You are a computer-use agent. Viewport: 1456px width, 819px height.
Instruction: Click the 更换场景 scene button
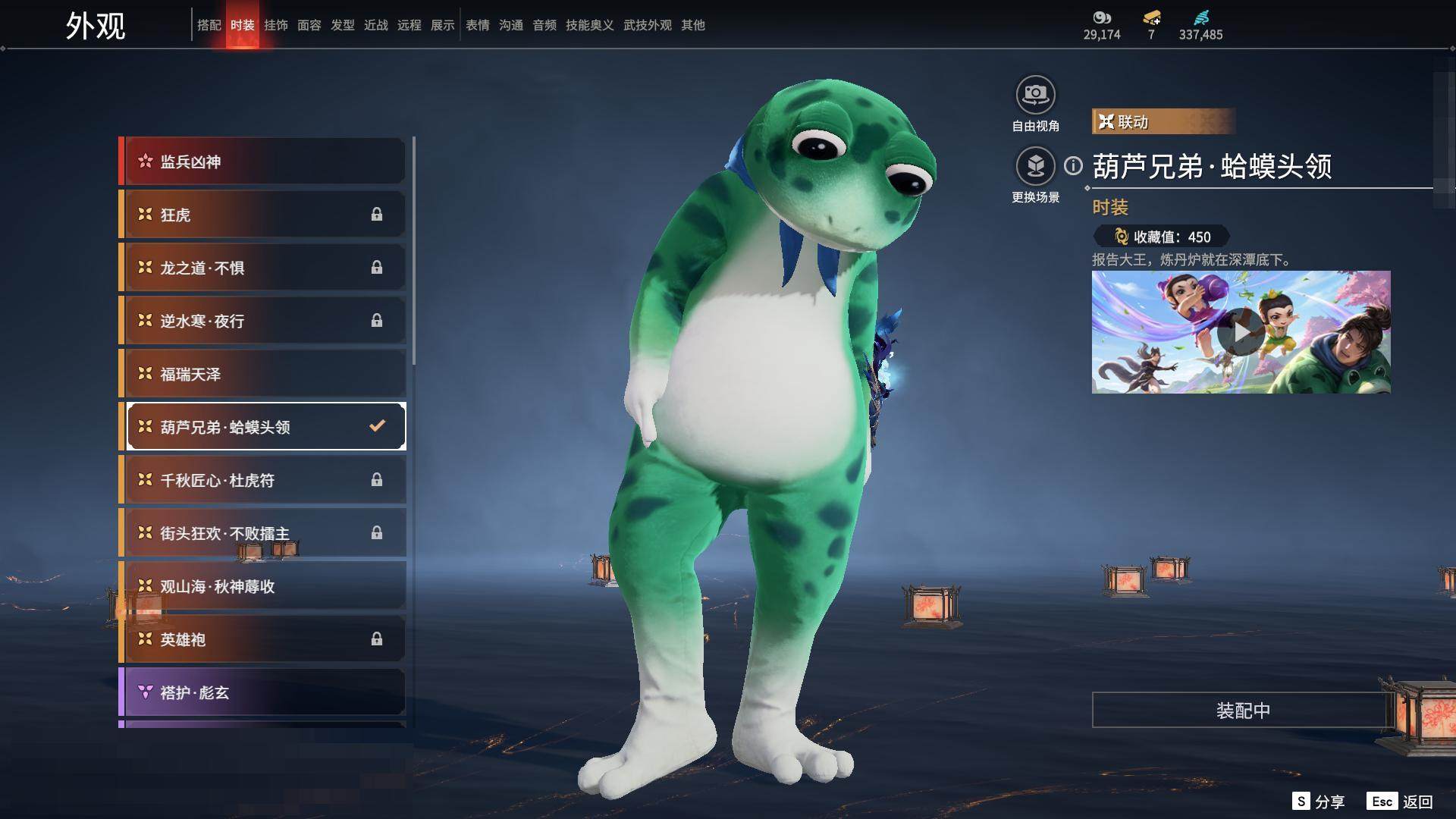(1035, 167)
